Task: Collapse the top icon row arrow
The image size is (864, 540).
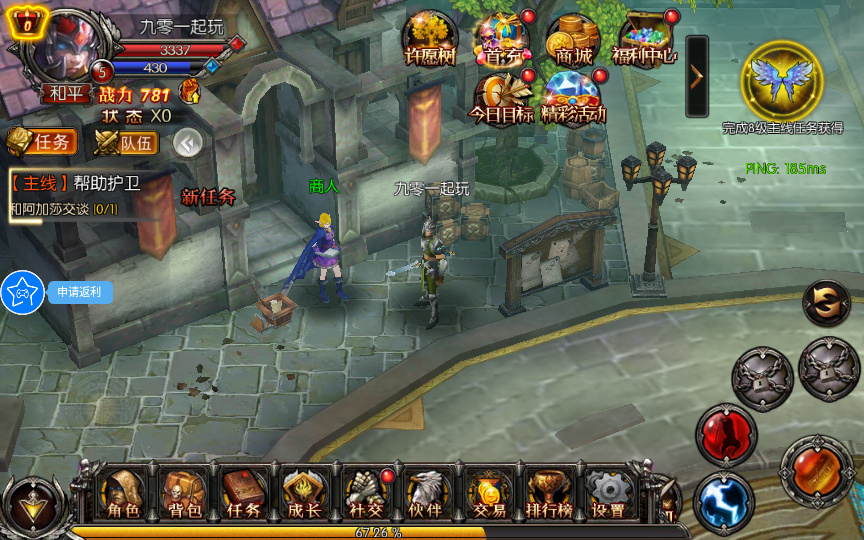Action: [696, 76]
